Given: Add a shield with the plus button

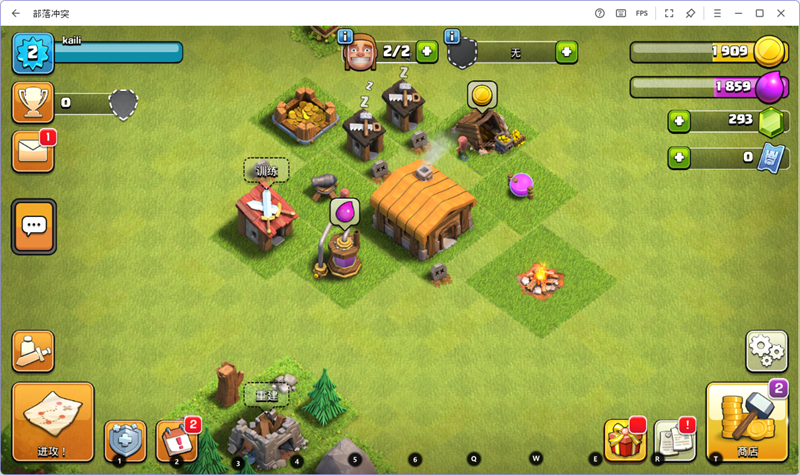Looking at the screenshot, I should (x=566, y=51).
